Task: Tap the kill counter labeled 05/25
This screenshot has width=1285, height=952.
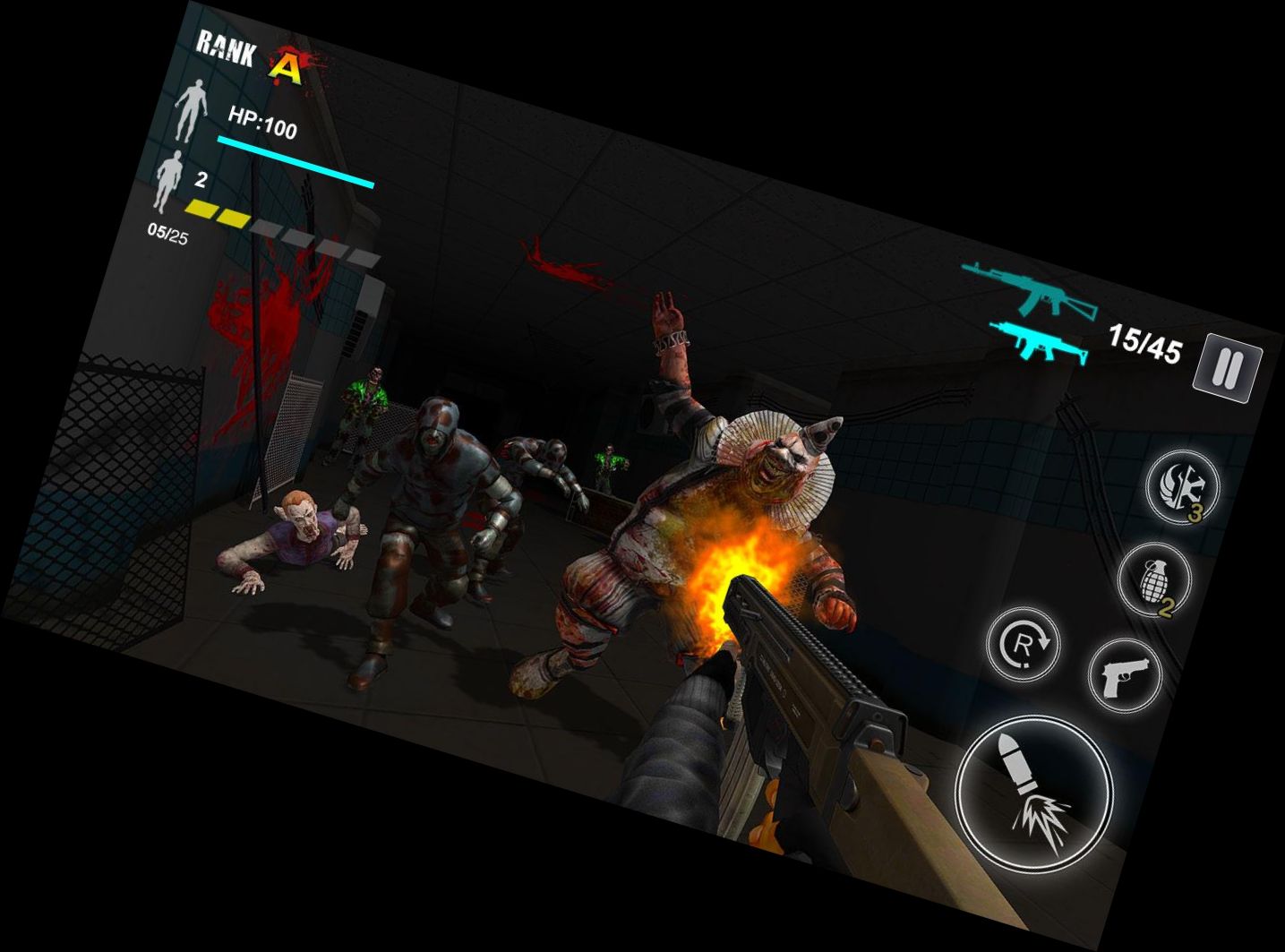Action: tap(167, 231)
